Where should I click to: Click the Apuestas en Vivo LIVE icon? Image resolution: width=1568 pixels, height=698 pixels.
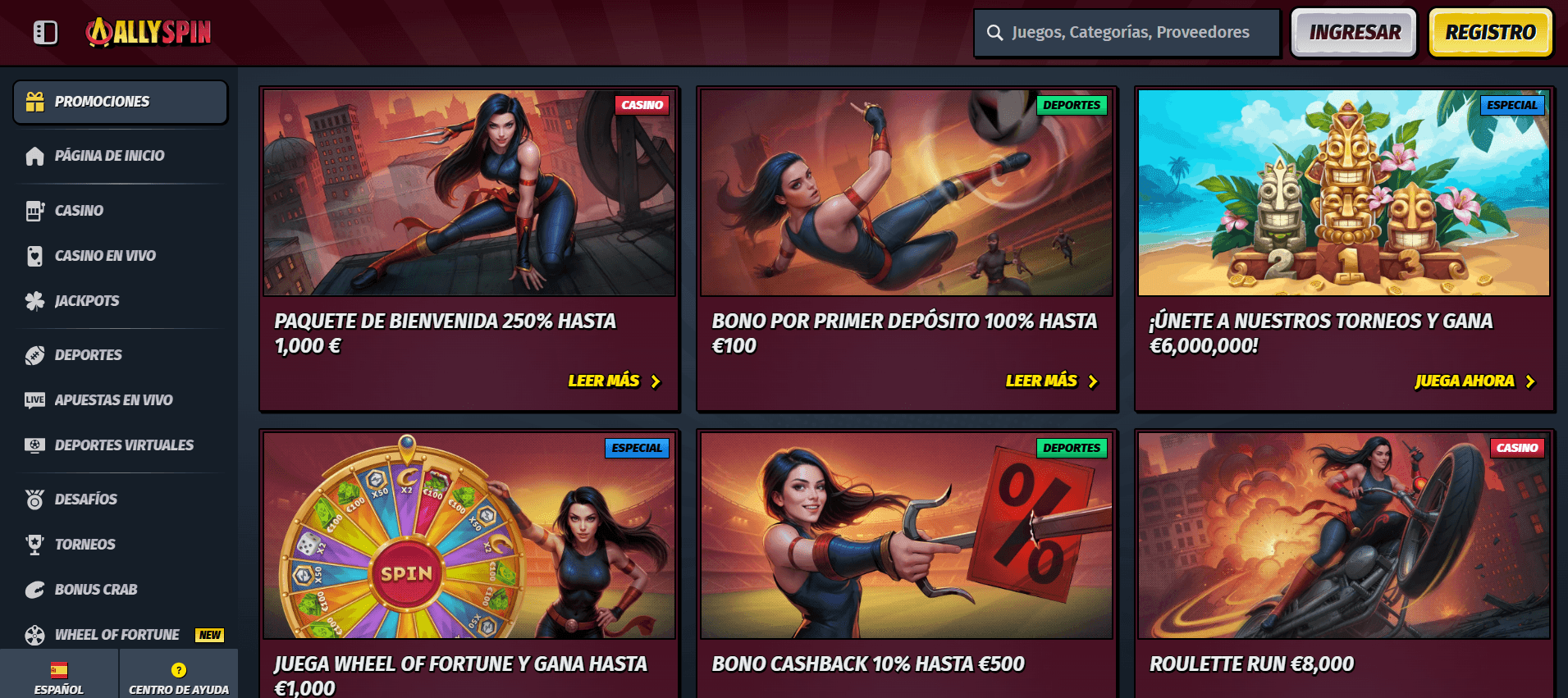[34, 399]
